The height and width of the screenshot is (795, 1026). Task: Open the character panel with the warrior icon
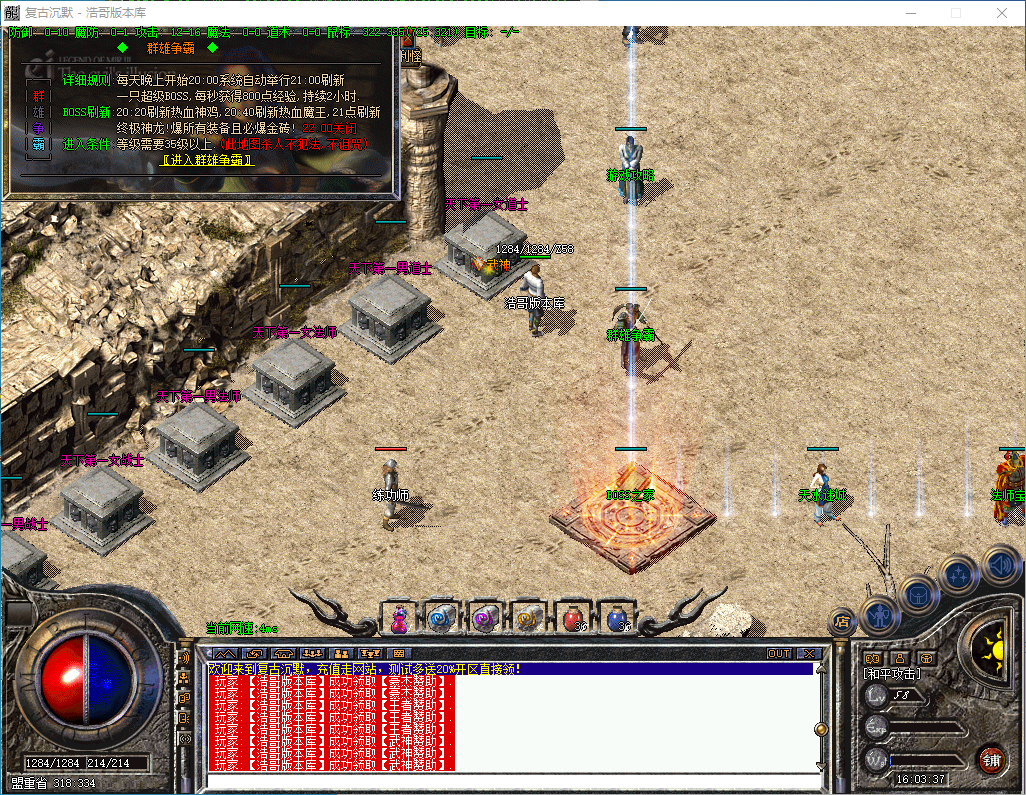(x=881, y=612)
